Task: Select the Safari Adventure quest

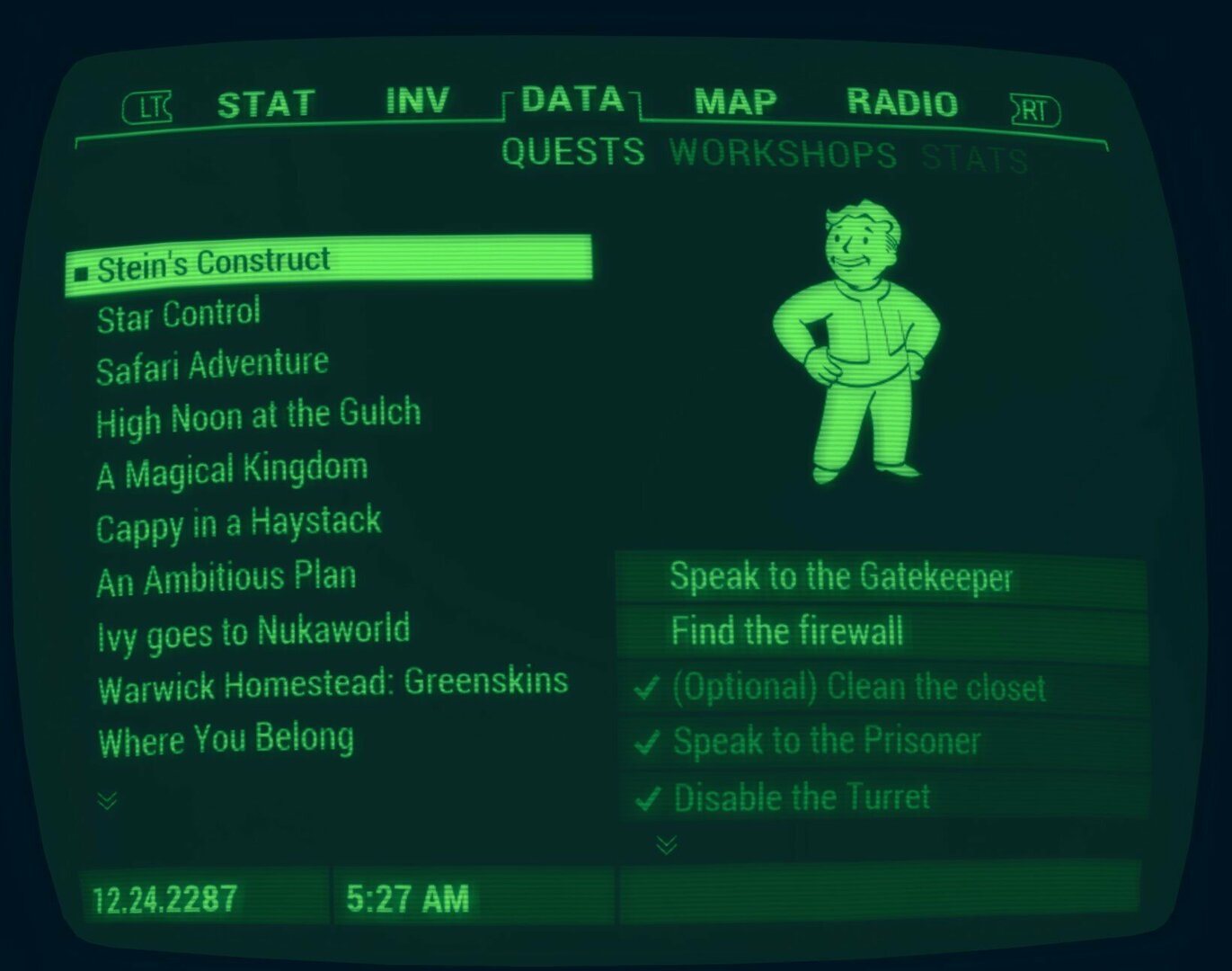Action: tap(213, 366)
